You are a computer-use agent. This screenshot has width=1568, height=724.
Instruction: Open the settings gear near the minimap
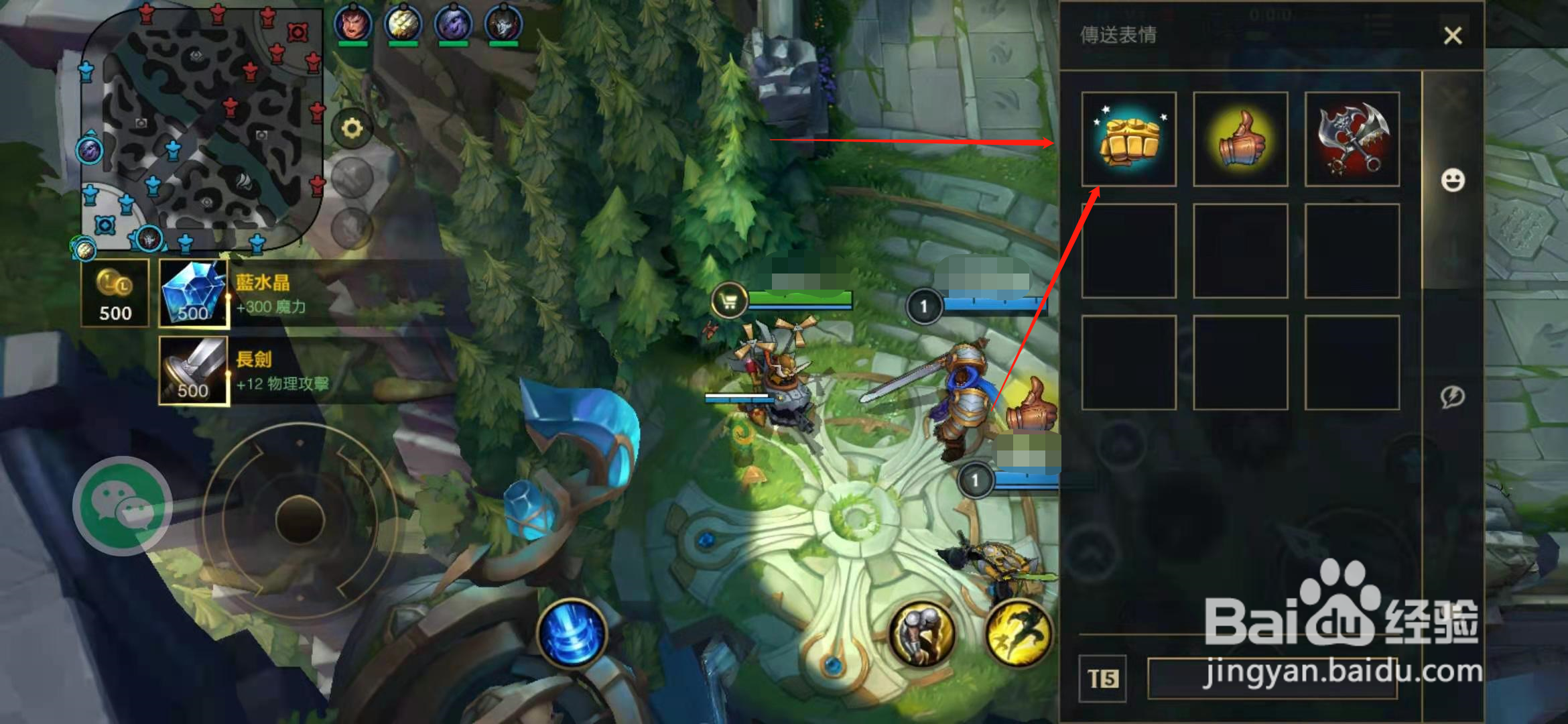tap(351, 129)
